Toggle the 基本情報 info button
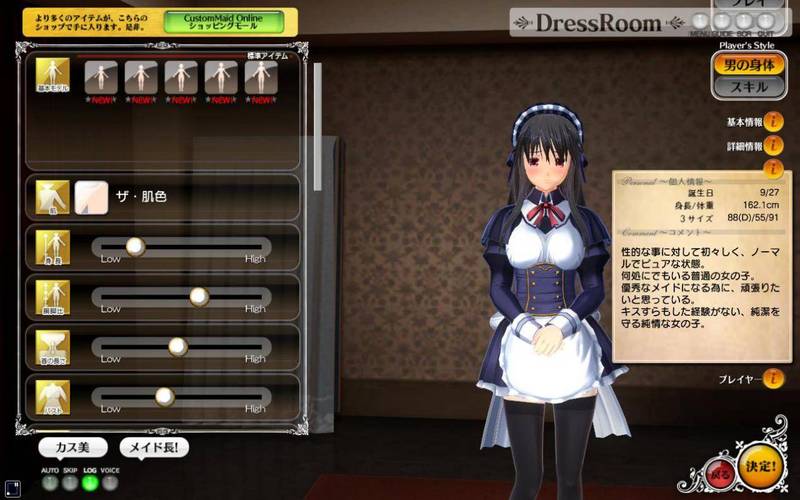The width and height of the screenshot is (800, 500). [x=773, y=122]
